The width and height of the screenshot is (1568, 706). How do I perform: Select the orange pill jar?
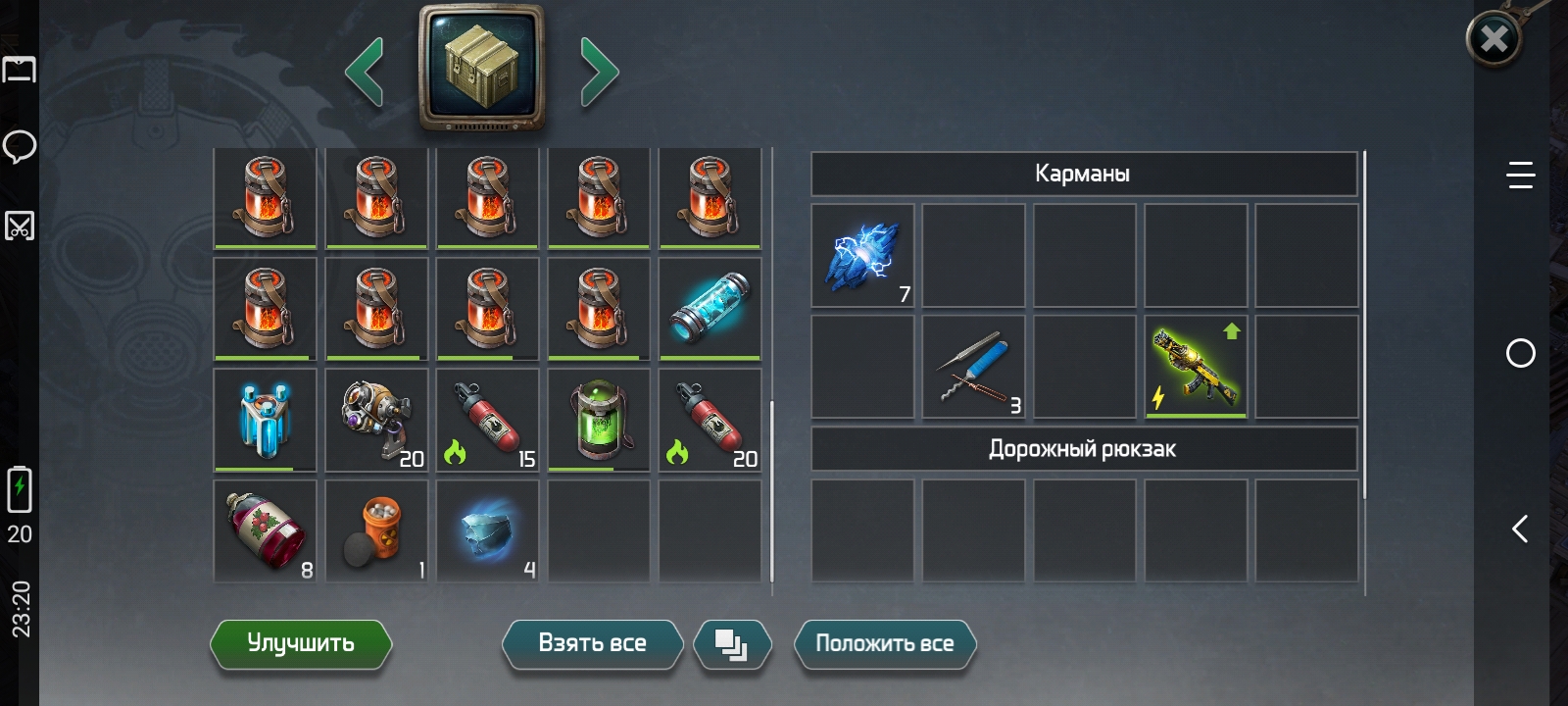tap(376, 530)
